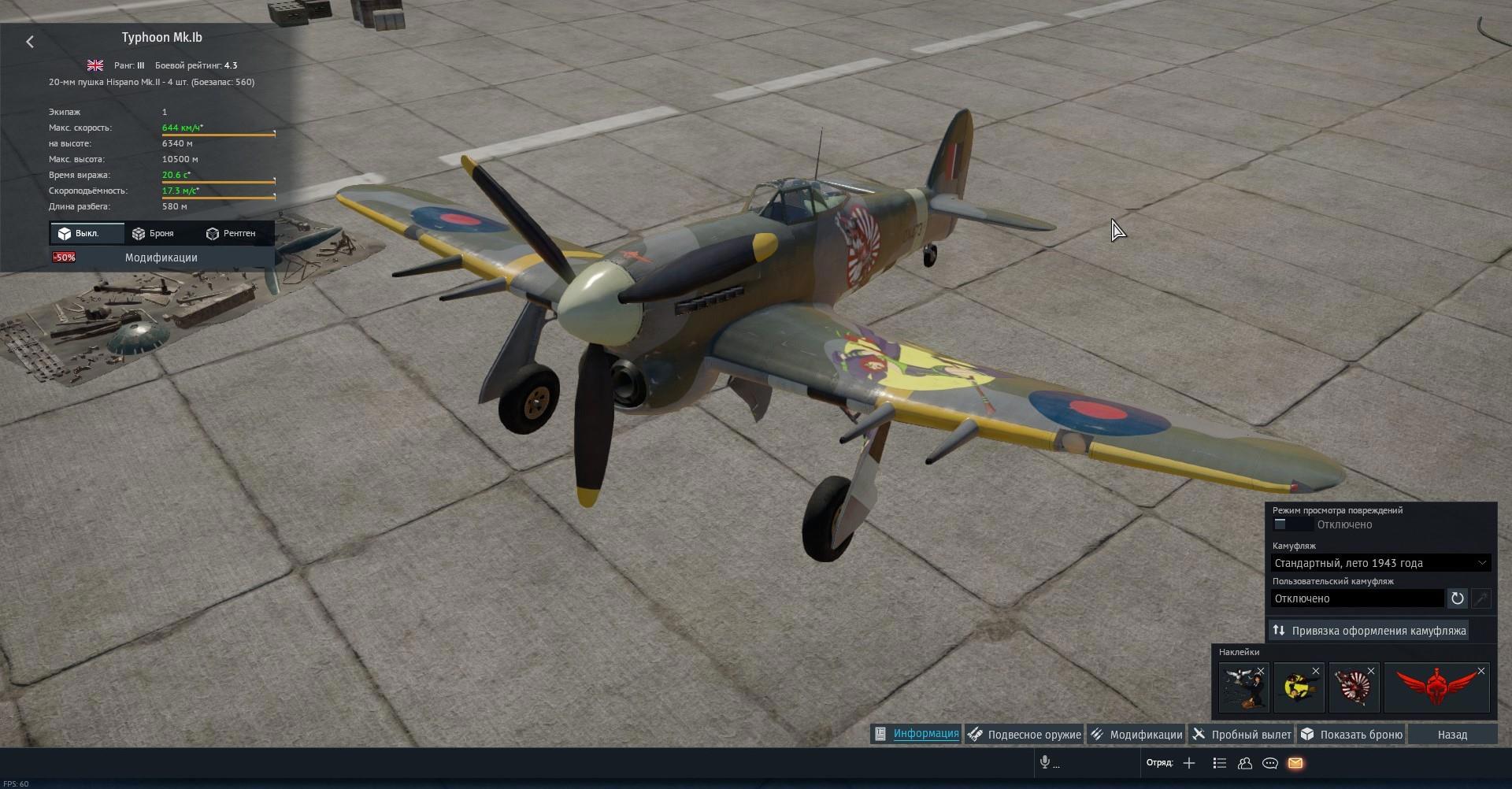Select the rising sun fan decal slot

click(1352, 687)
